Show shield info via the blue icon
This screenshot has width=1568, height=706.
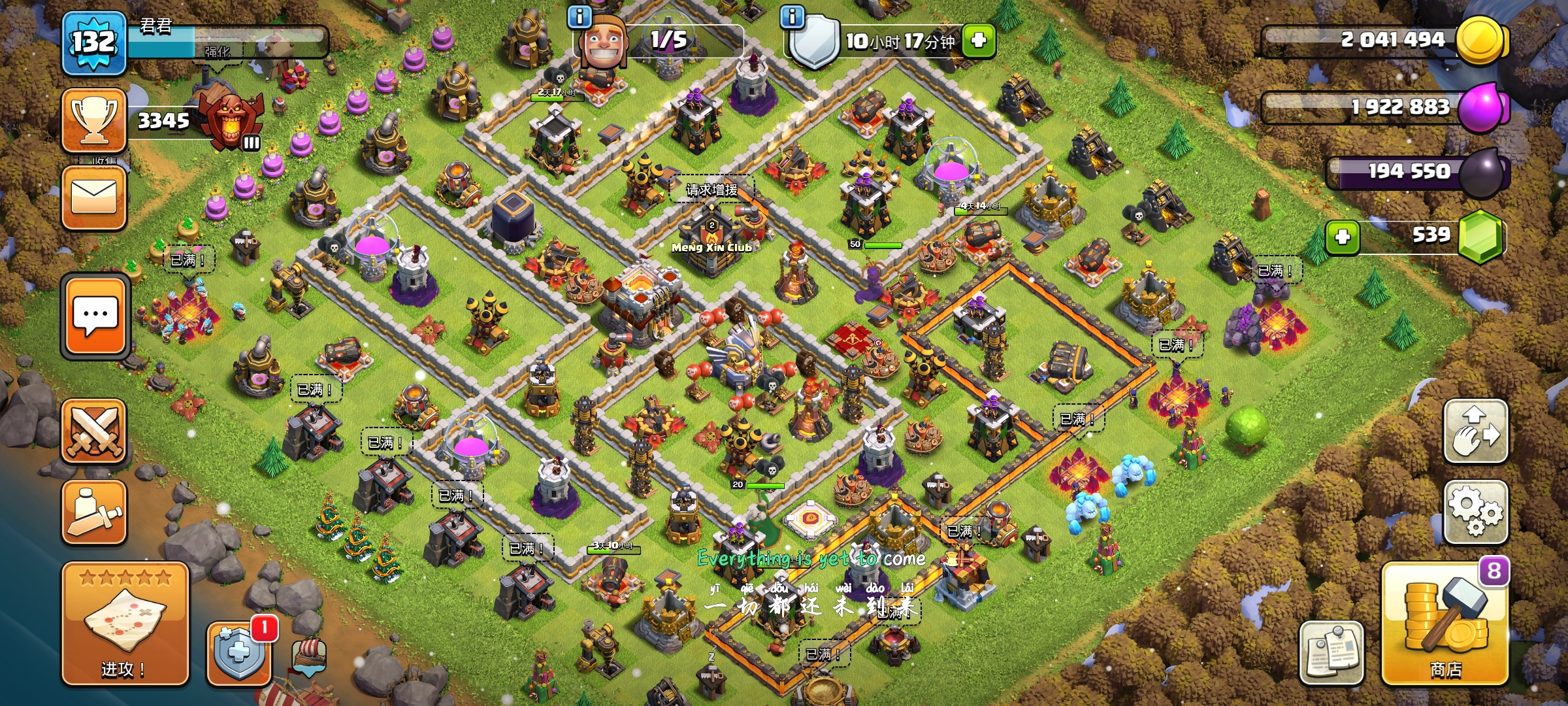click(792, 16)
